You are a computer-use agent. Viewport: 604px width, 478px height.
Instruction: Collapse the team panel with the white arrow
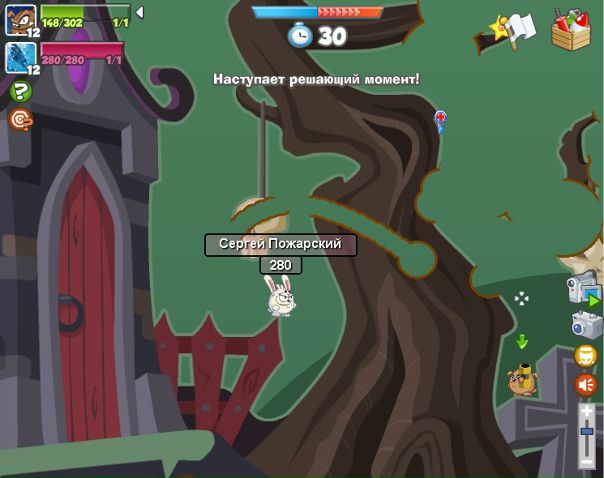(140, 12)
